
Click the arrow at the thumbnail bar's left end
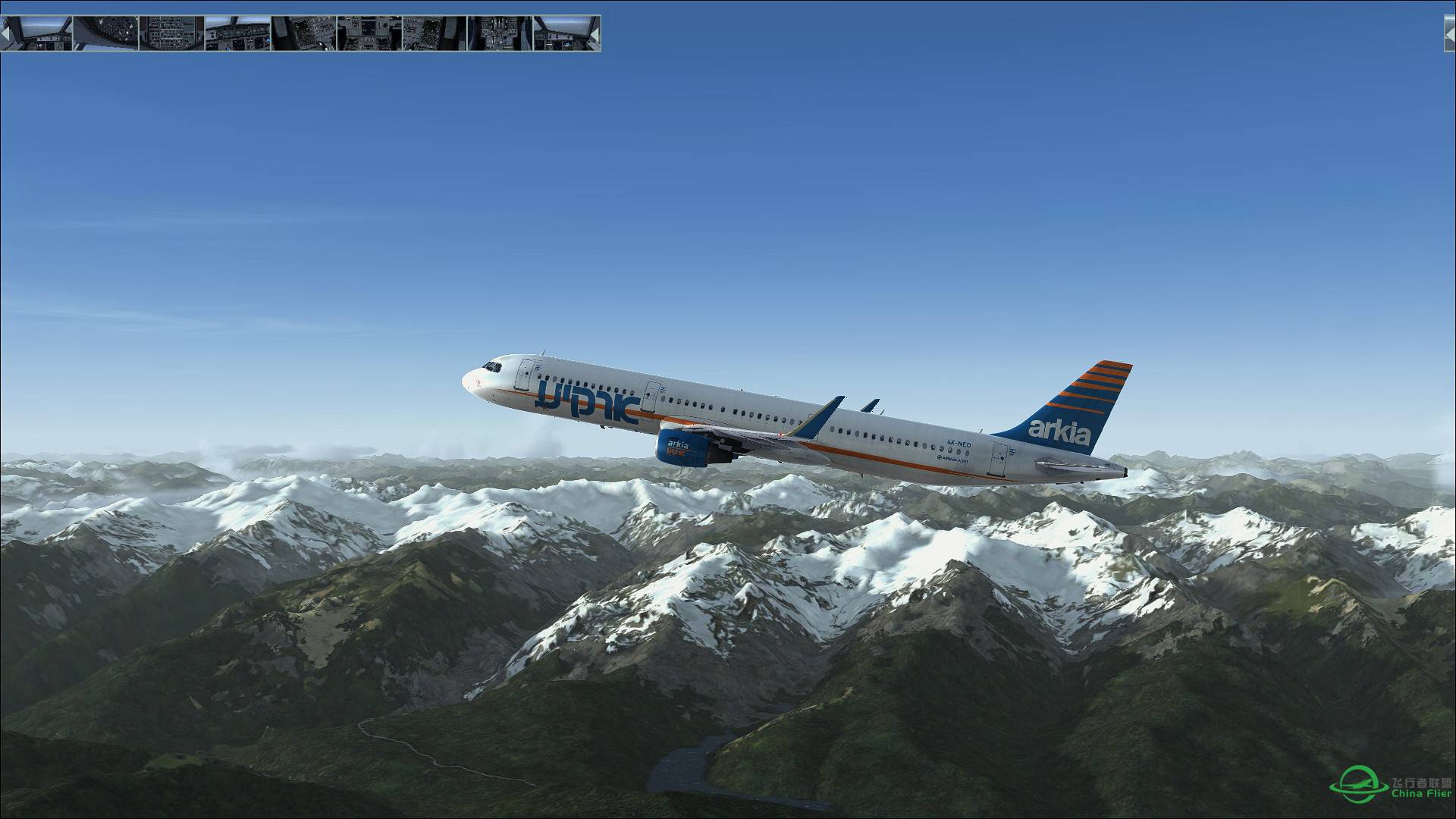[x=5, y=34]
